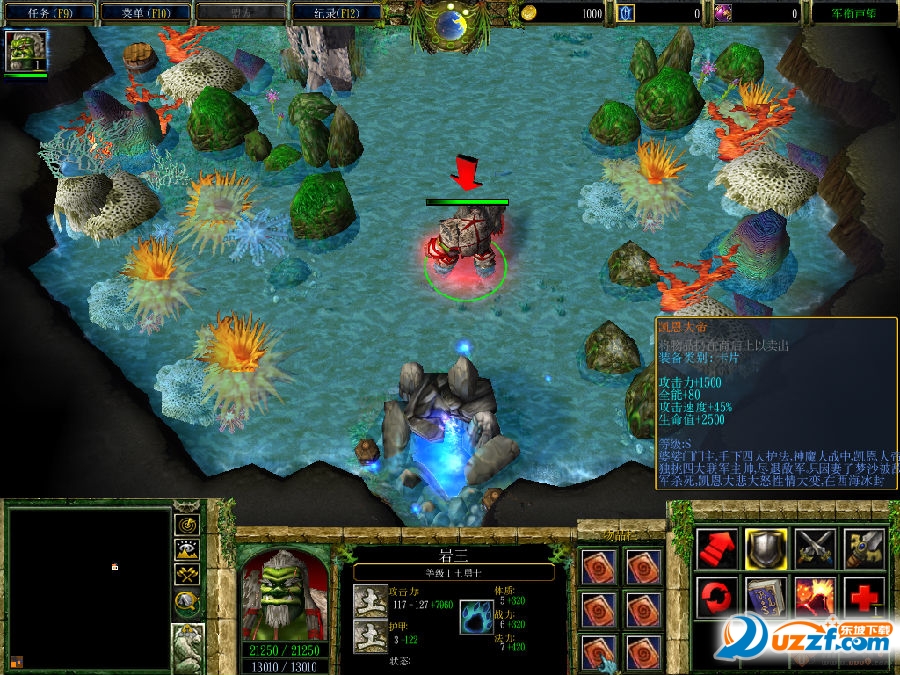
Task: Click the blue paw attribute icon
Action: click(476, 619)
